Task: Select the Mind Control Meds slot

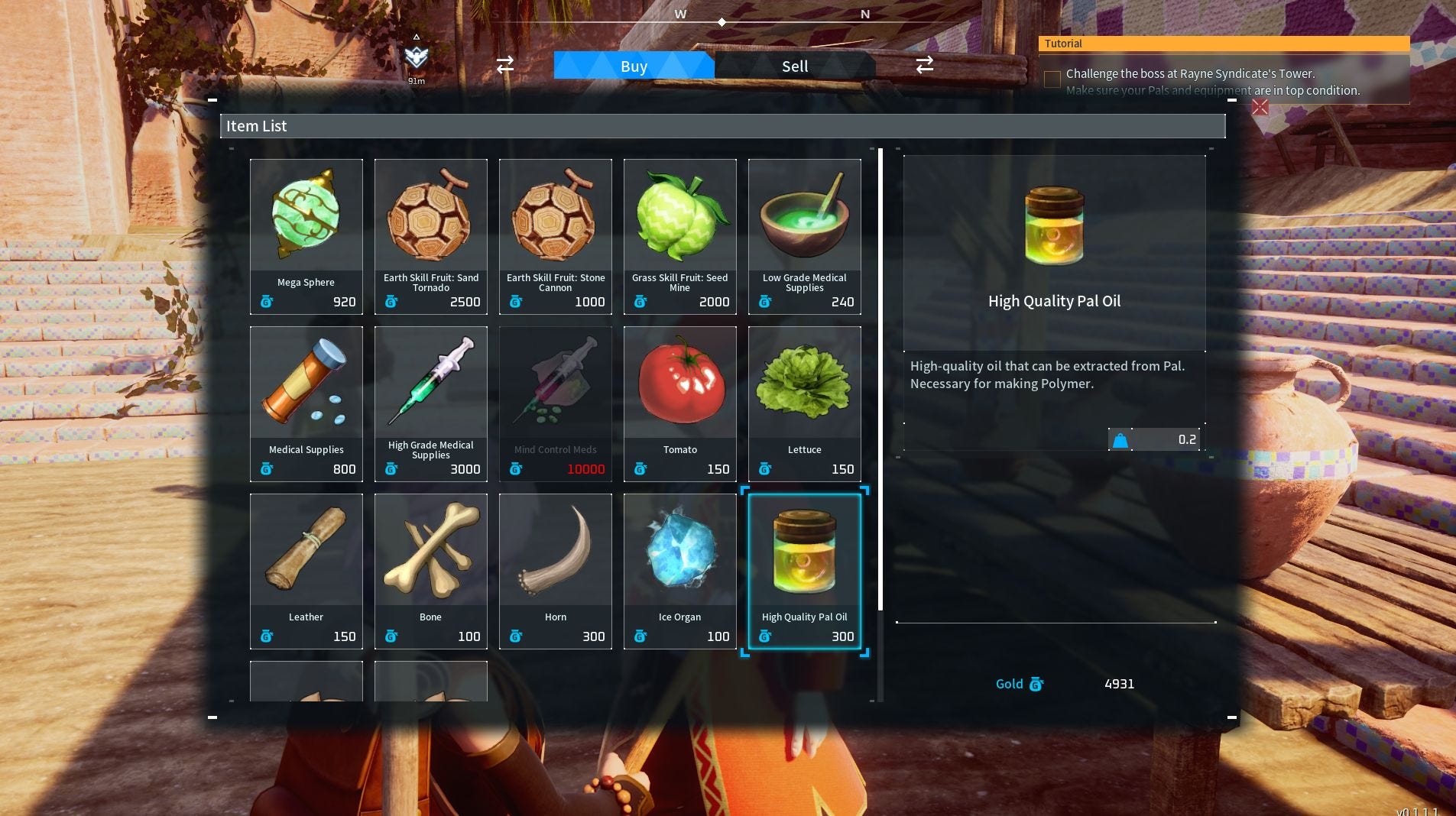Action: (x=555, y=403)
